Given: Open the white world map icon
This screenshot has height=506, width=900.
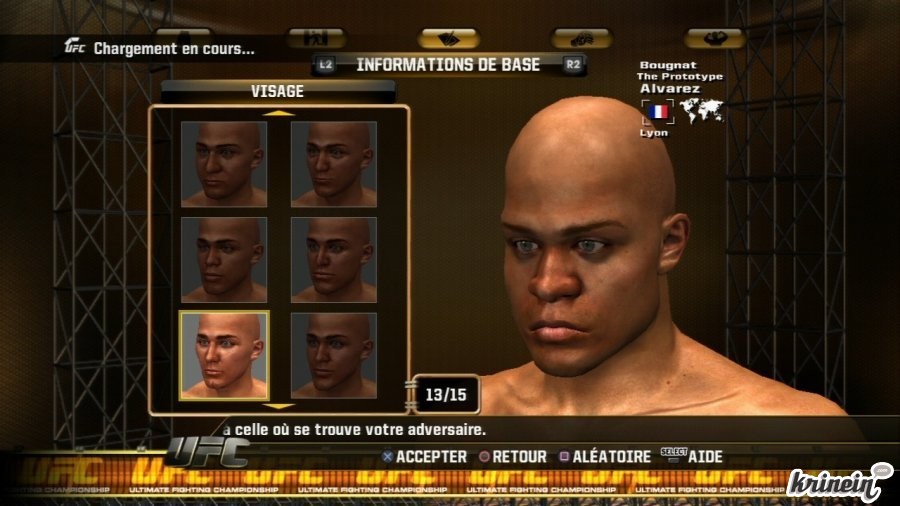Looking at the screenshot, I should point(701,110).
